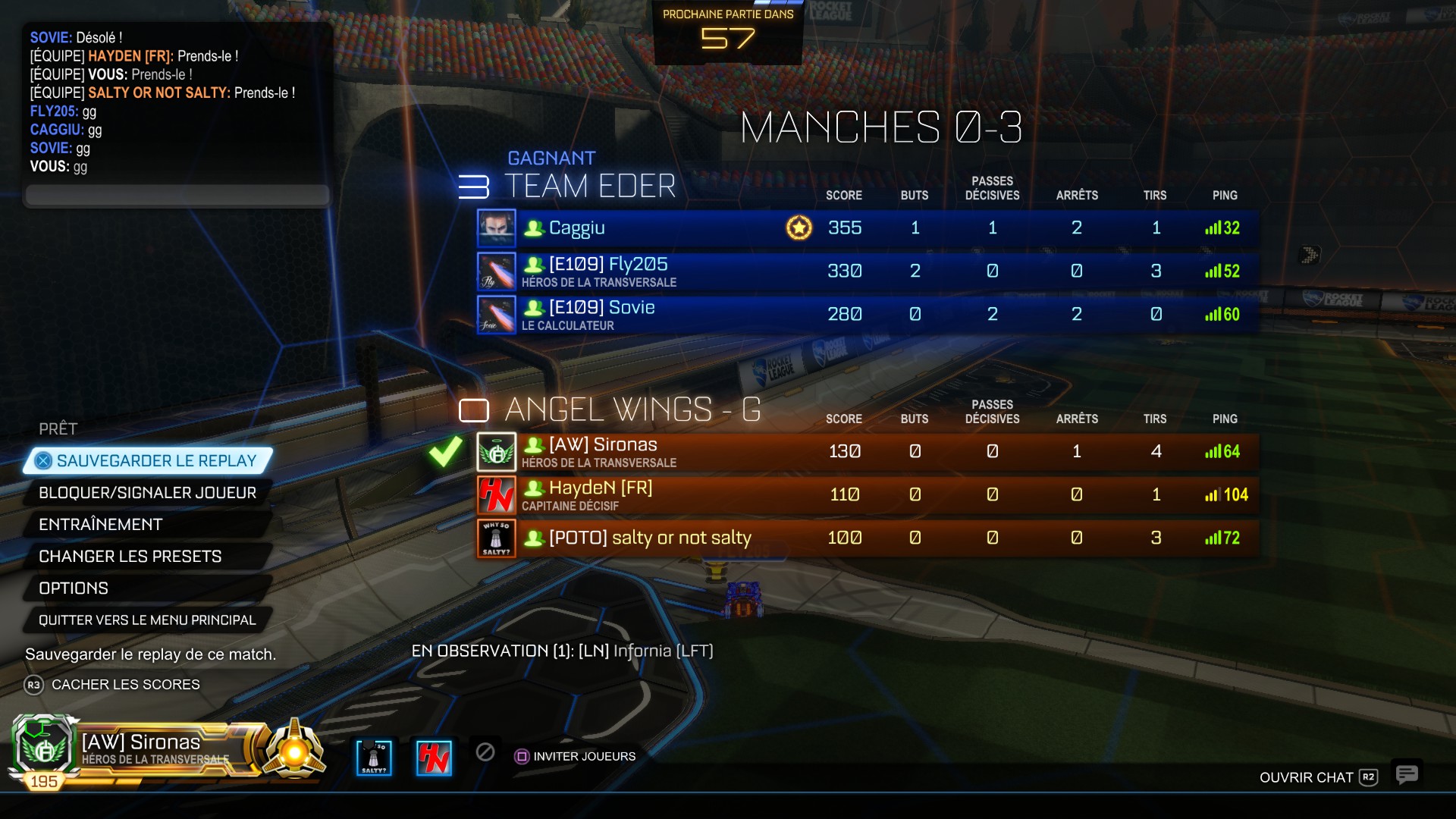The height and width of the screenshot is (819, 1456).
Task: Choose the salty or not salty row
Action: (867, 538)
